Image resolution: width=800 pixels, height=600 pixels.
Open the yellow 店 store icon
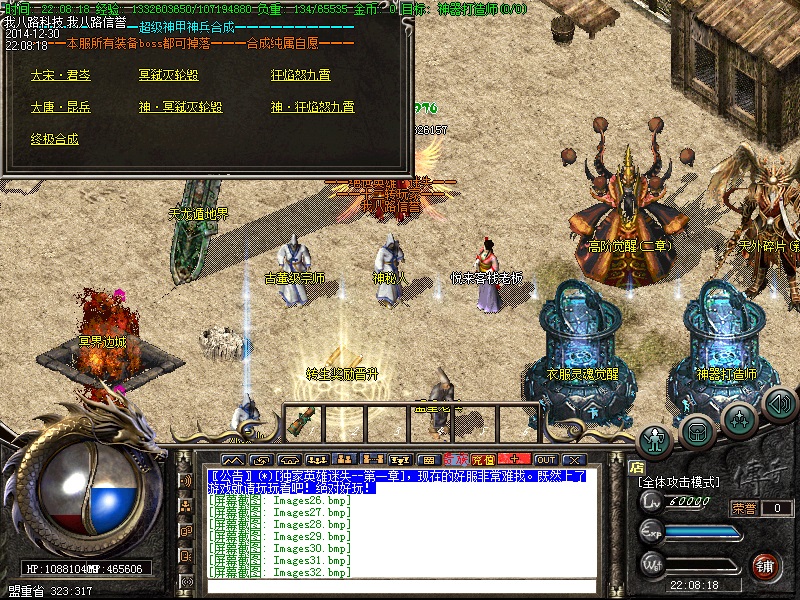point(636,465)
